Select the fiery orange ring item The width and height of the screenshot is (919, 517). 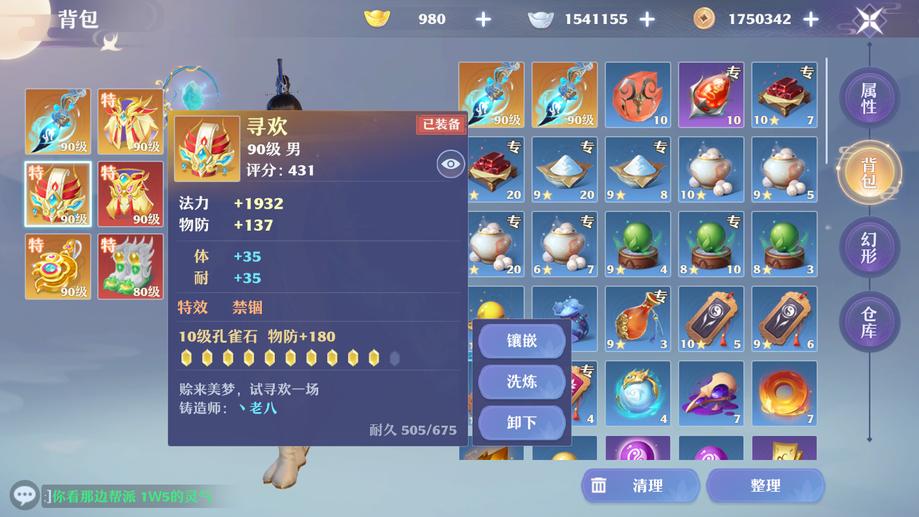point(784,392)
